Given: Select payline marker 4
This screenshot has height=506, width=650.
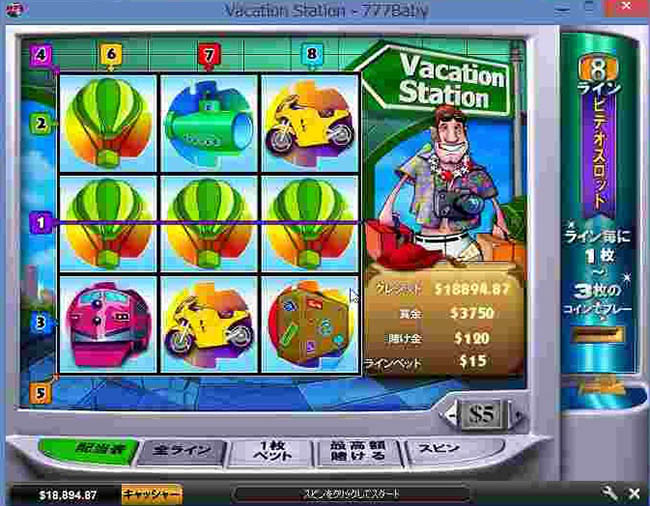Looking at the screenshot, I should [x=41, y=54].
